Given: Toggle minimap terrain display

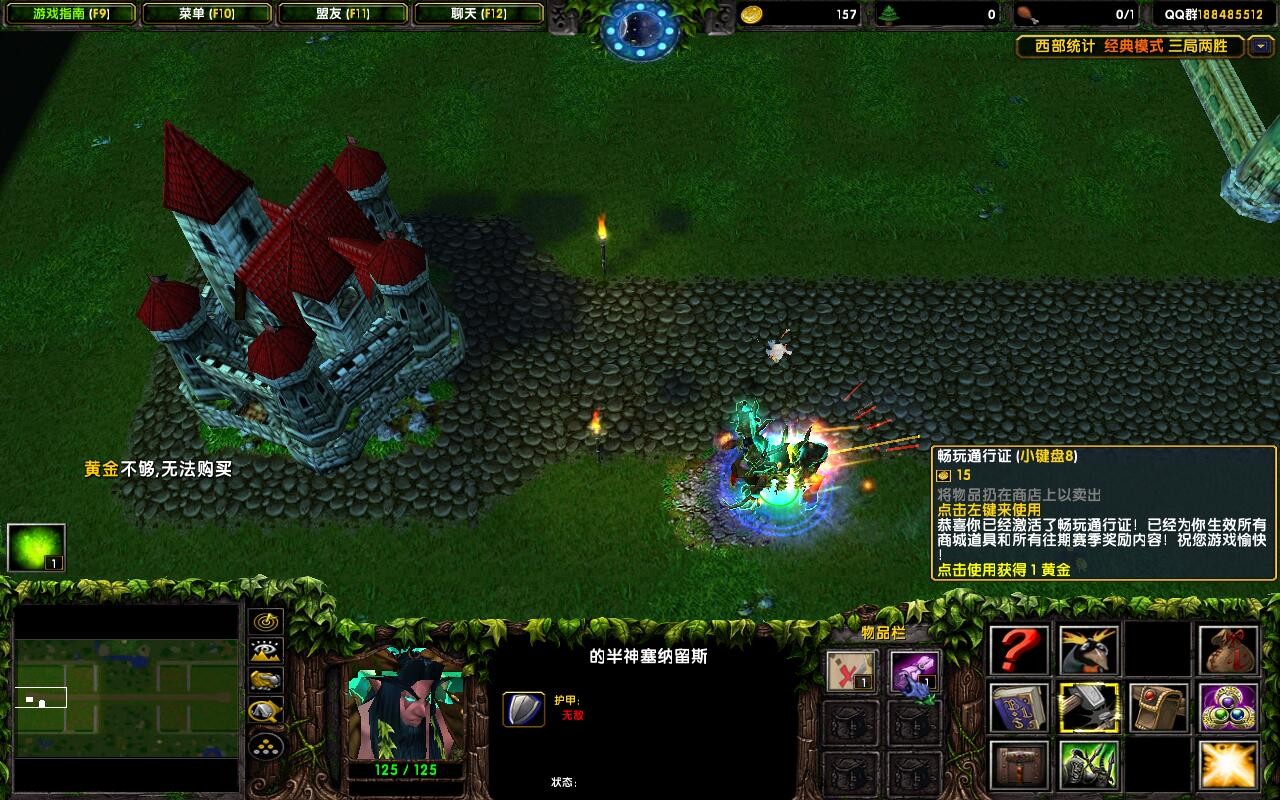Looking at the screenshot, I should click(x=266, y=651).
